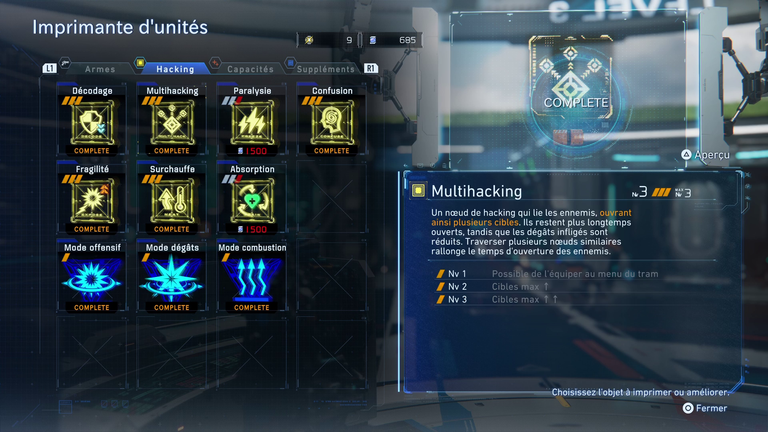The image size is (768, 432).
Task: Pick the Confusion hacking unit
Action: click(x=331, y=122)
